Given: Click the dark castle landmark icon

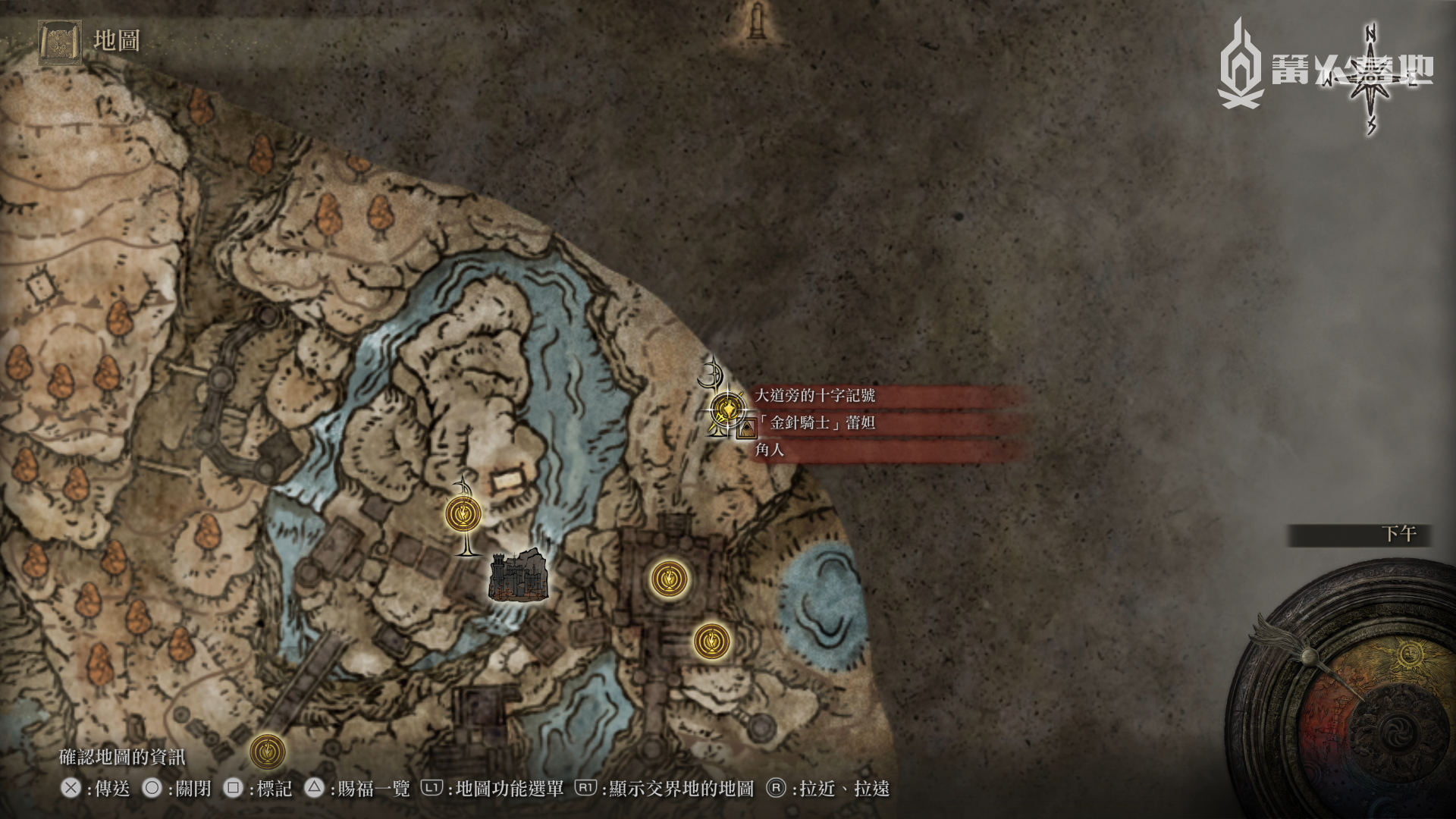Looking at the screenshot, I should [x=518, y=576].
